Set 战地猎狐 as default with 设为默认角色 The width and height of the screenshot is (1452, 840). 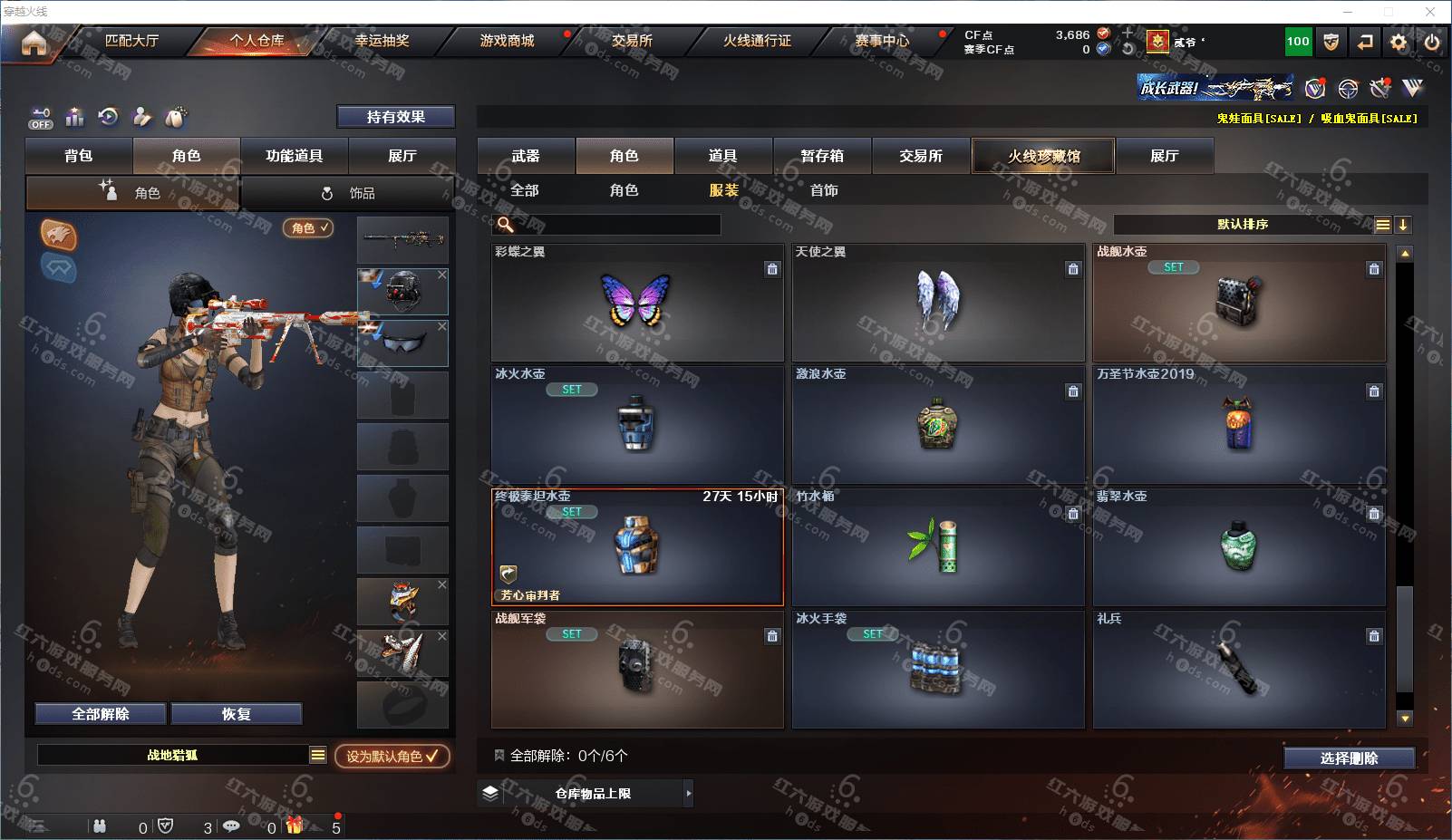pos(392,756)
